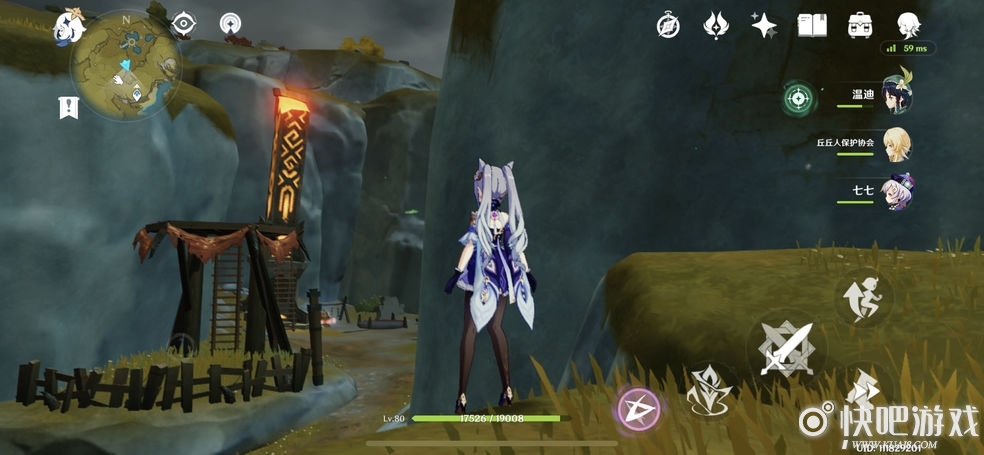
Task: Tap the signal beacon icon beside the eye
Action: [231, 23]
